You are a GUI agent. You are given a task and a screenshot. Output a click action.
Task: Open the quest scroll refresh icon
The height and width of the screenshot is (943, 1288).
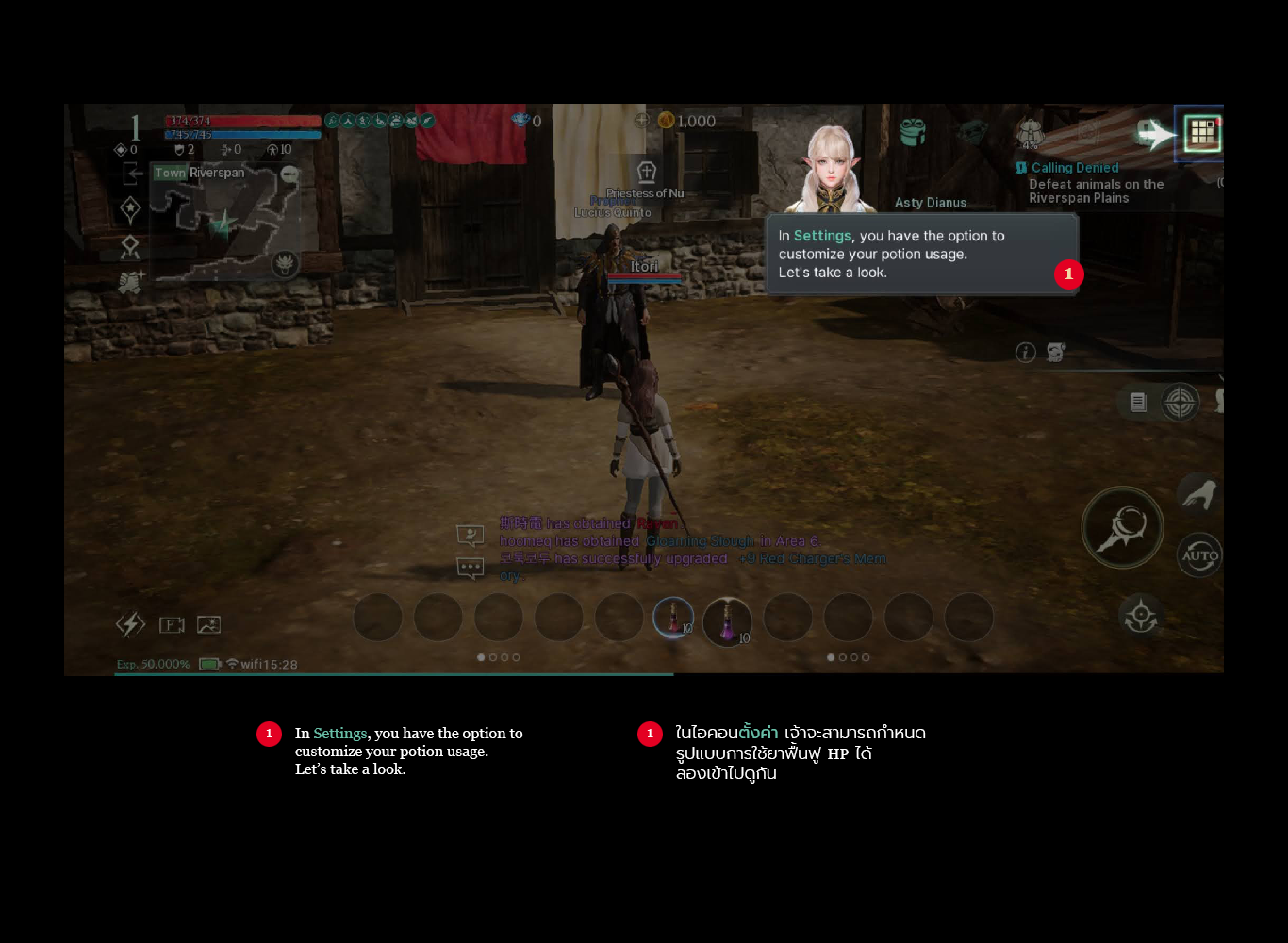pyautogui.click(x=1056, y=353)
